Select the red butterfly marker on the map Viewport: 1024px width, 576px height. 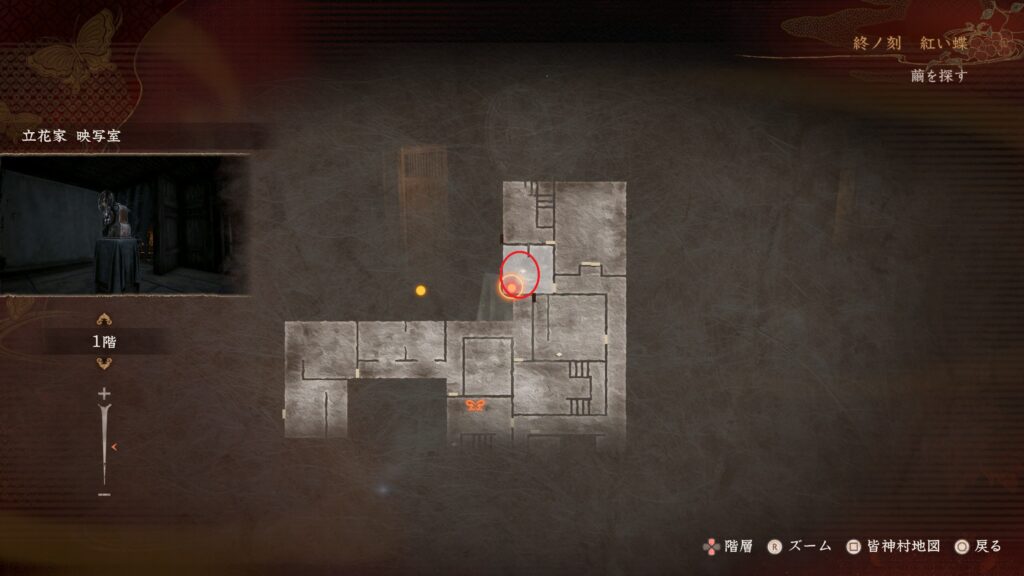click(x=476, y=406)
